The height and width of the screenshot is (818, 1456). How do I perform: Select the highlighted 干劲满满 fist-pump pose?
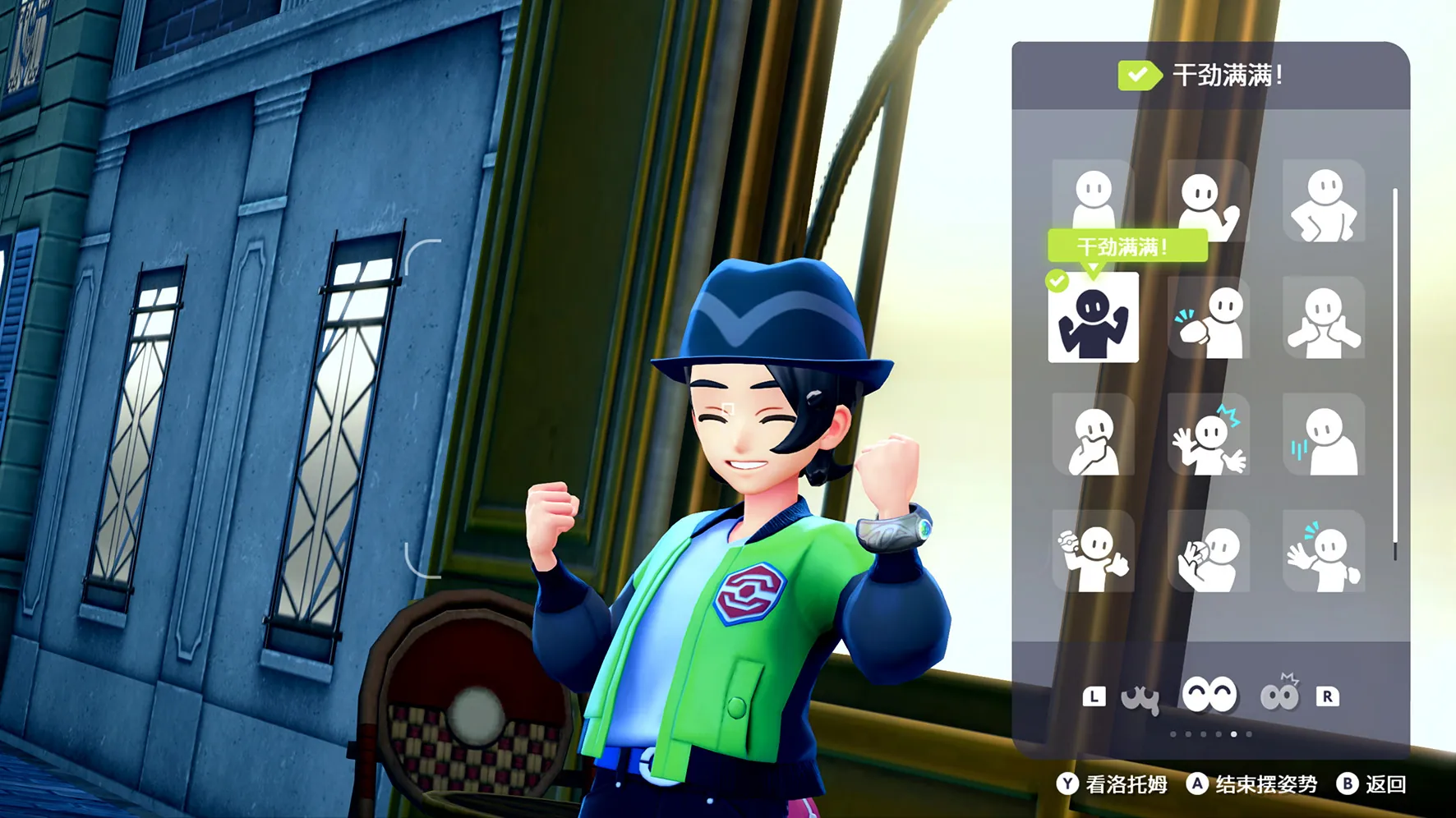click(1093, 318)
